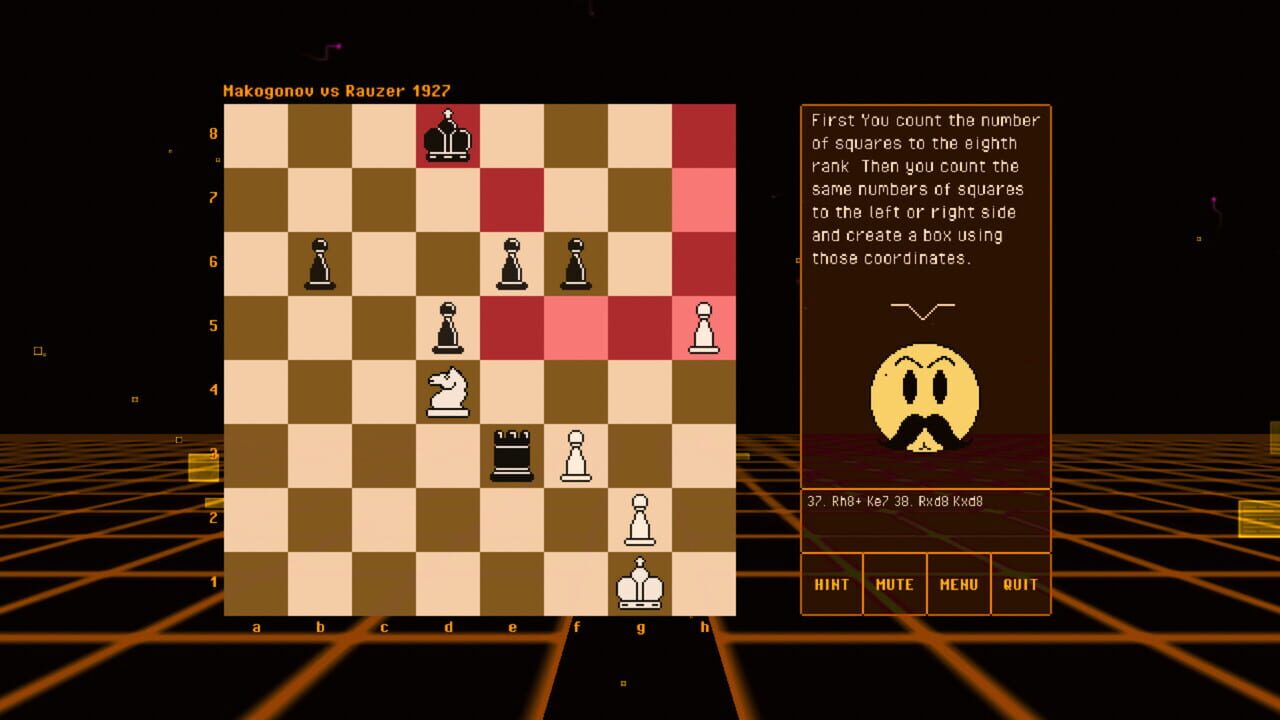This screenshot has width=1280, height=720.
Task: Click the chevron above the mascot
Action: pos(924,308)
